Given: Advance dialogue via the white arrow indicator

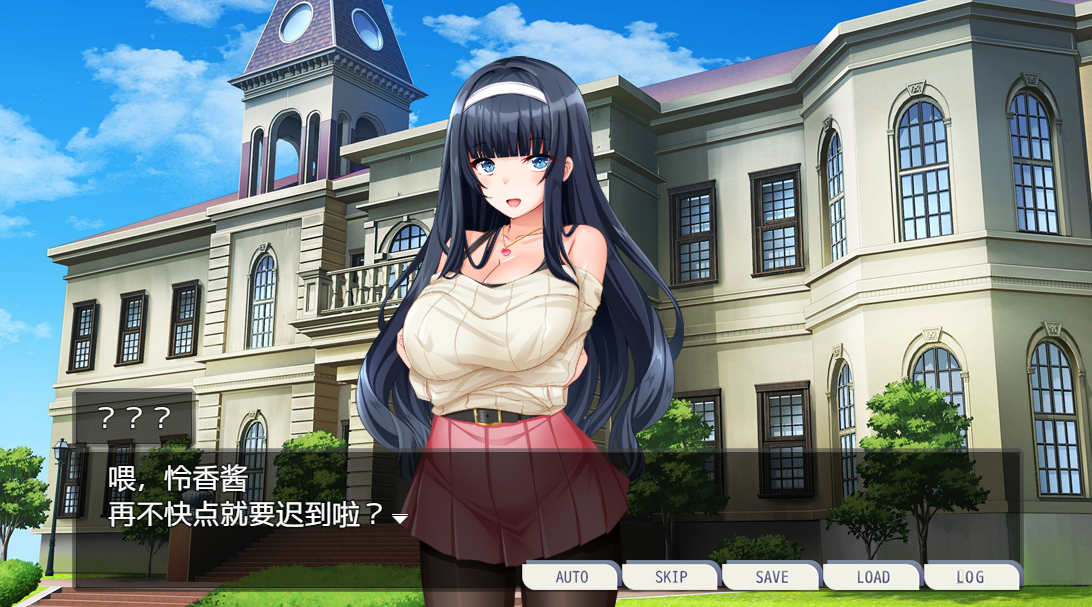Looking at the screenshot, I should 399,519.
